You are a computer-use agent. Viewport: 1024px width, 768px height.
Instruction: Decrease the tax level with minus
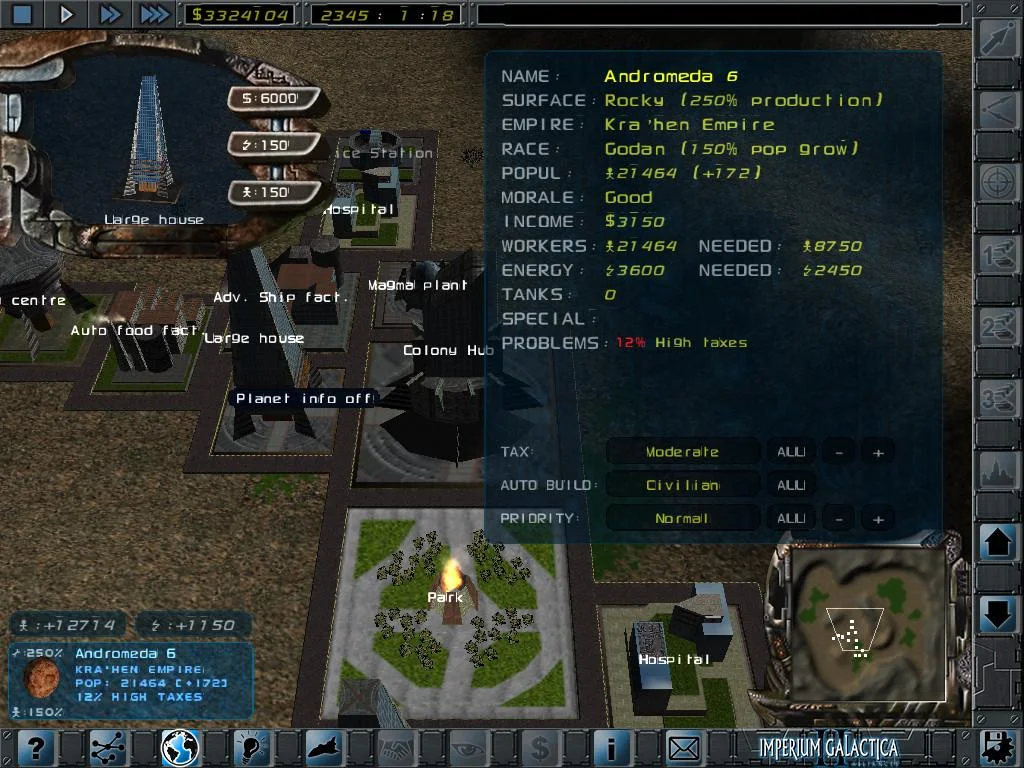pos(839,452)
